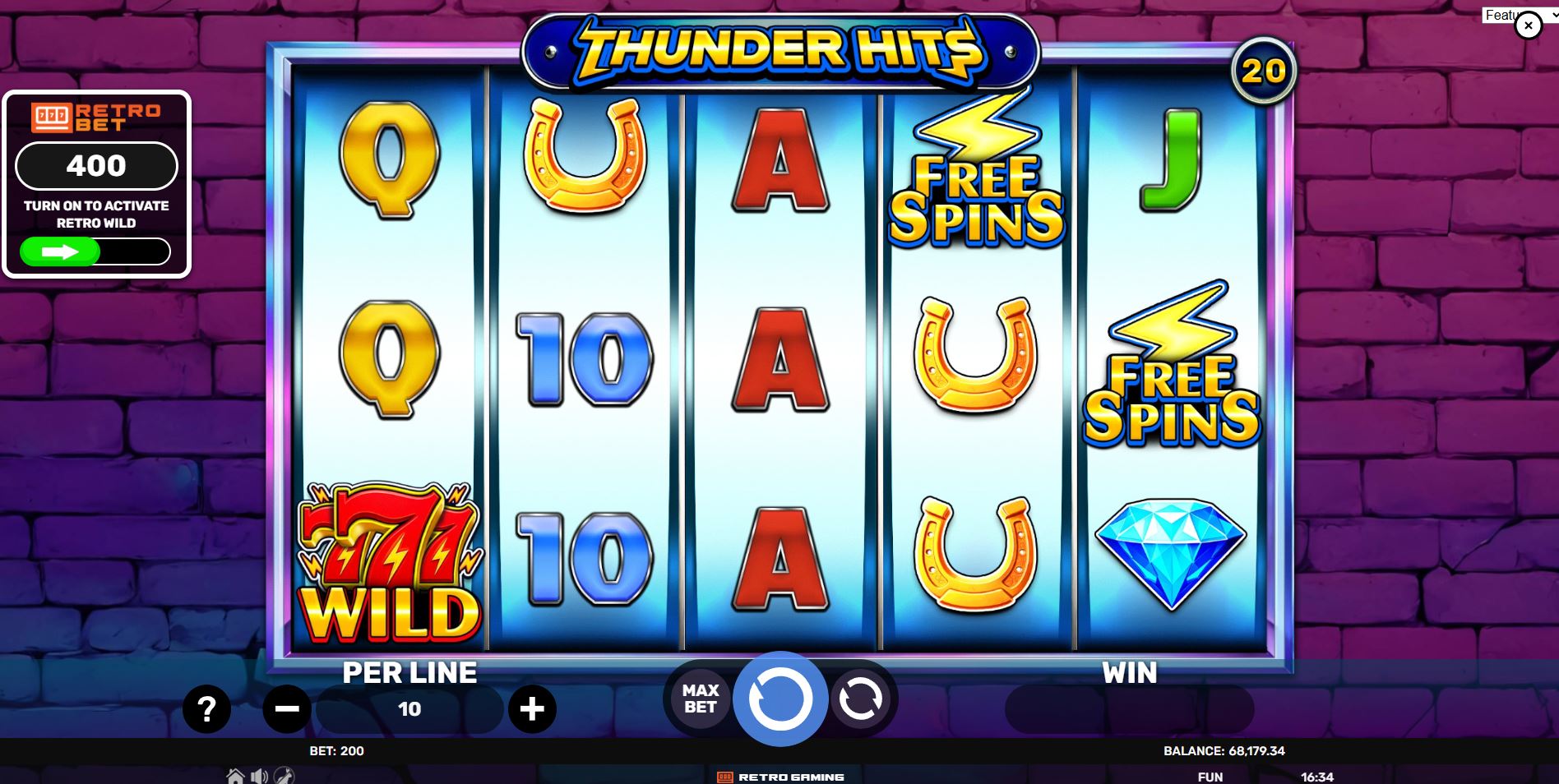Adjust the PER LINE bet value field
The height and width of the screenshot is (784, 1559).
pos(409,708)
